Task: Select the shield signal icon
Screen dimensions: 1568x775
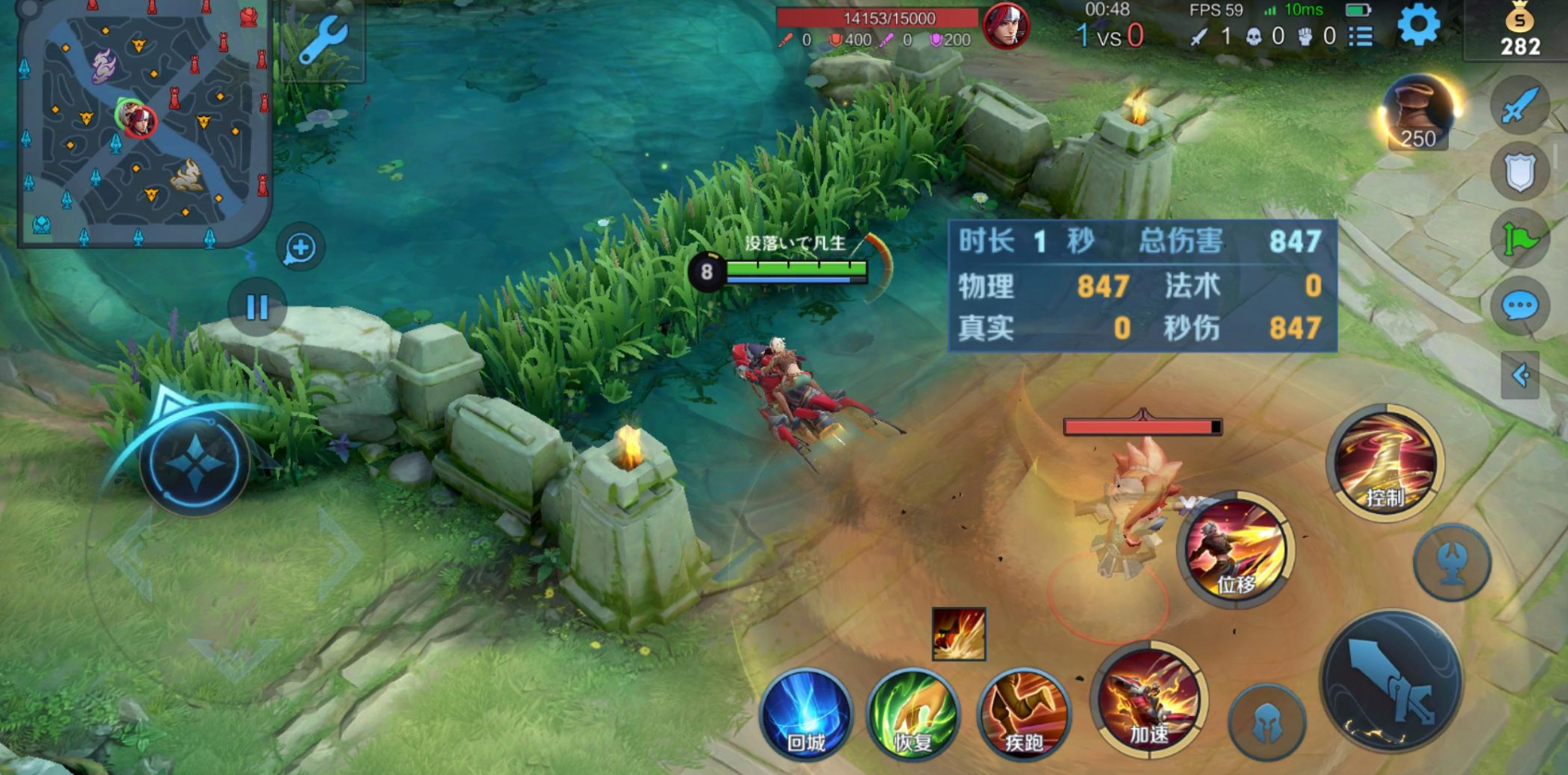Action: click(1519, 172)
